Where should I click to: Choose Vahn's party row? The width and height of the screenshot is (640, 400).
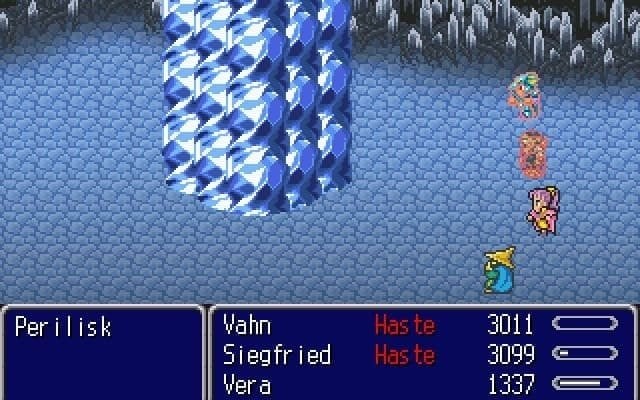click(247, 325)
